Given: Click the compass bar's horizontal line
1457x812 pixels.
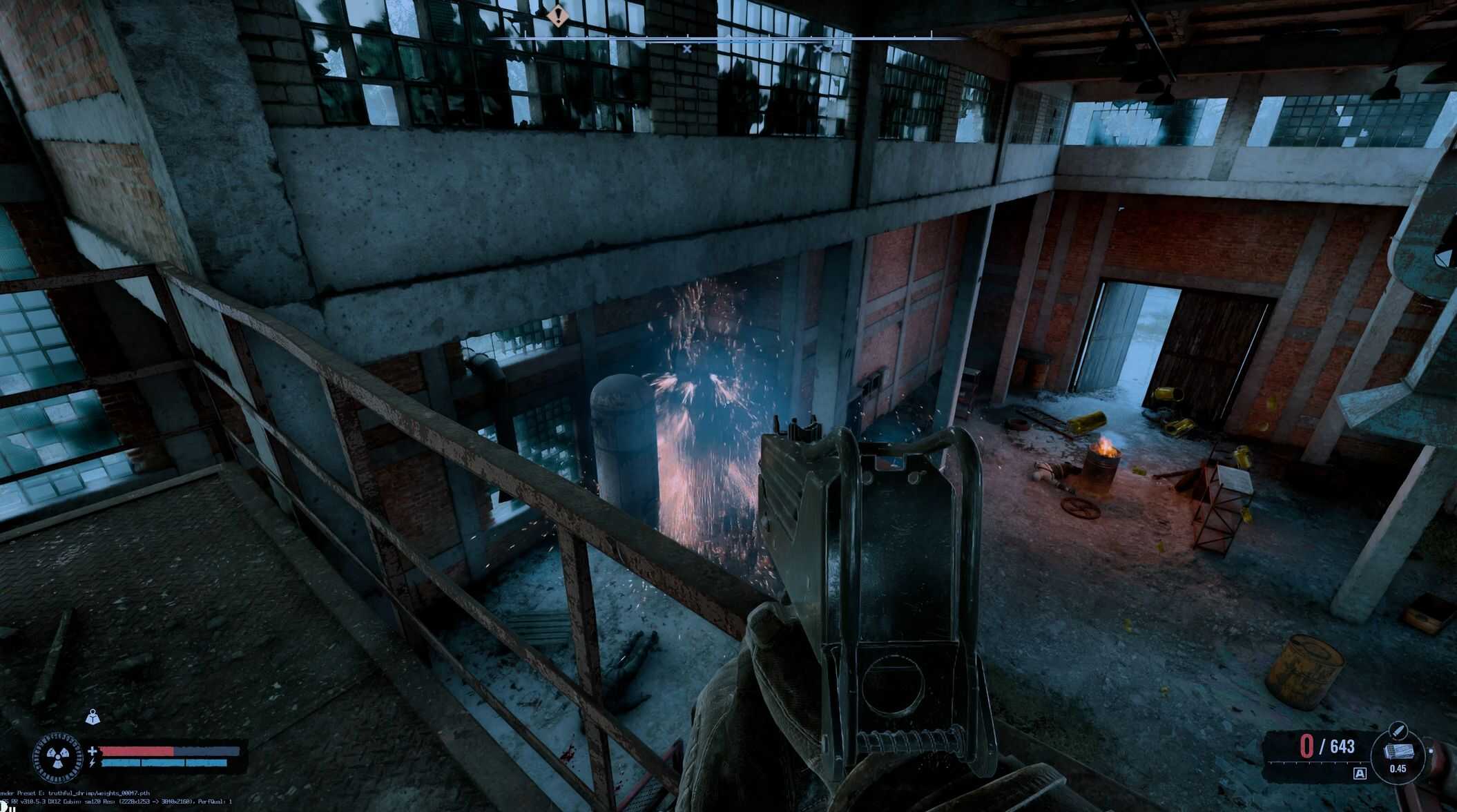Looking at the screenshot, I should point(725,38).
